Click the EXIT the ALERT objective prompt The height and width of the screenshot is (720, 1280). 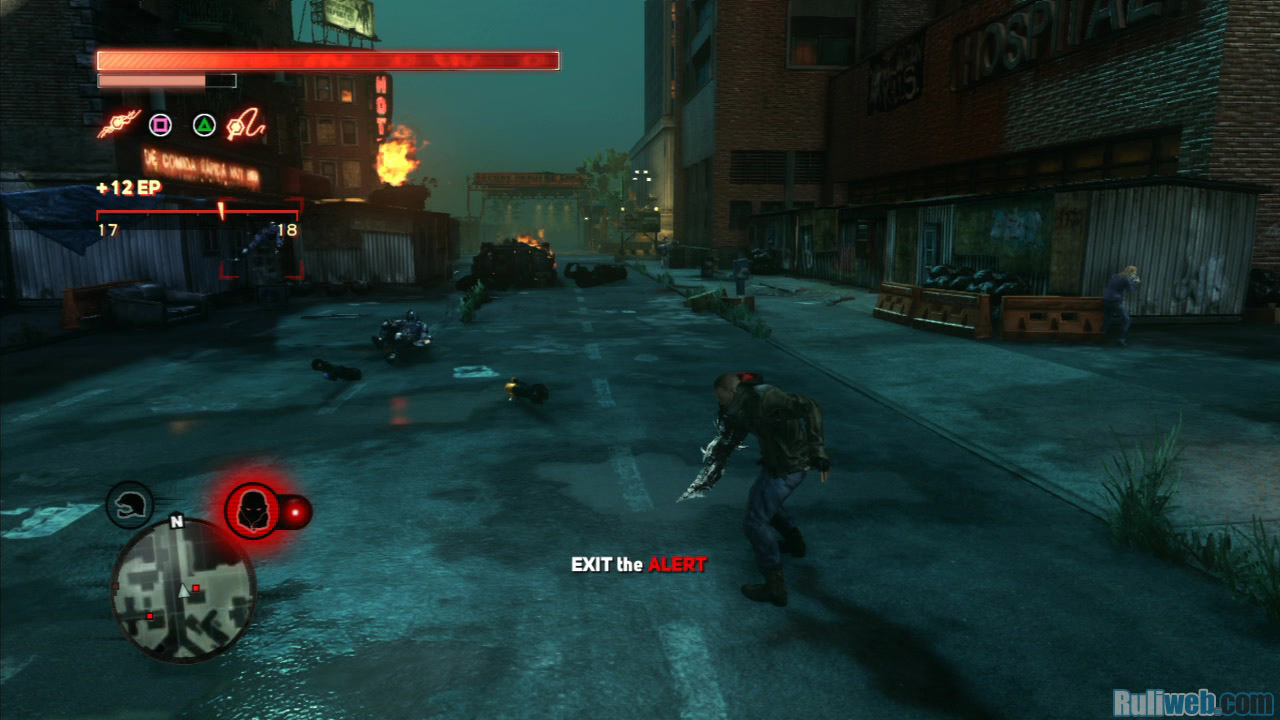638,565
